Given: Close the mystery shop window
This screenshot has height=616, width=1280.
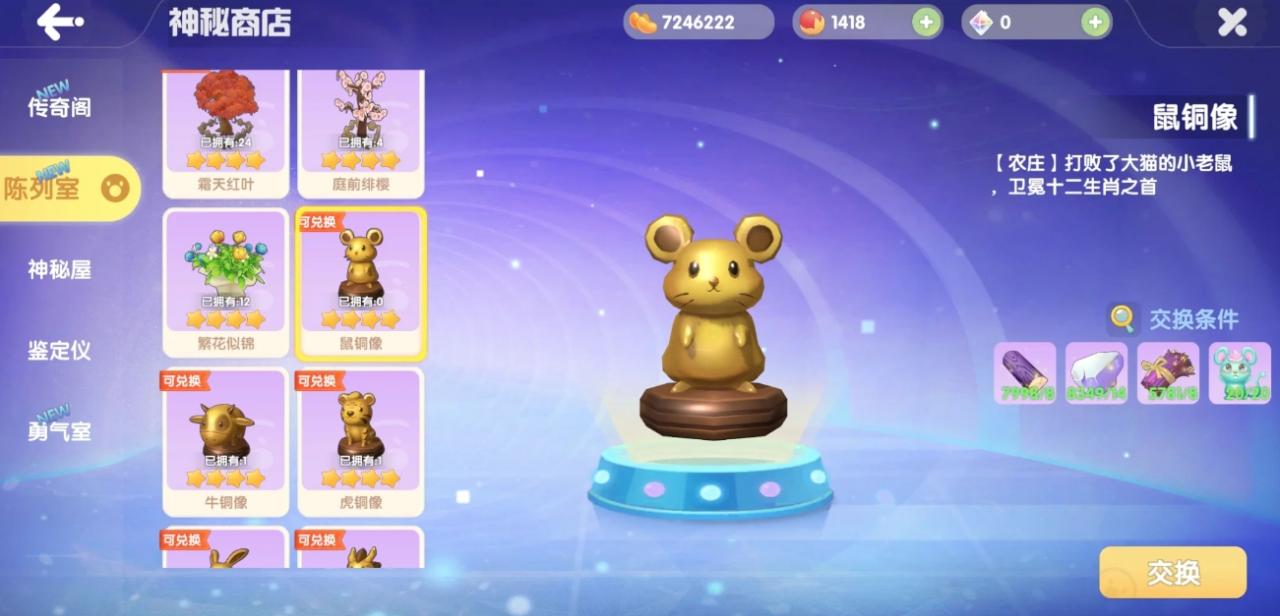Looking at the screenshot, I should tap(1232, 22).
